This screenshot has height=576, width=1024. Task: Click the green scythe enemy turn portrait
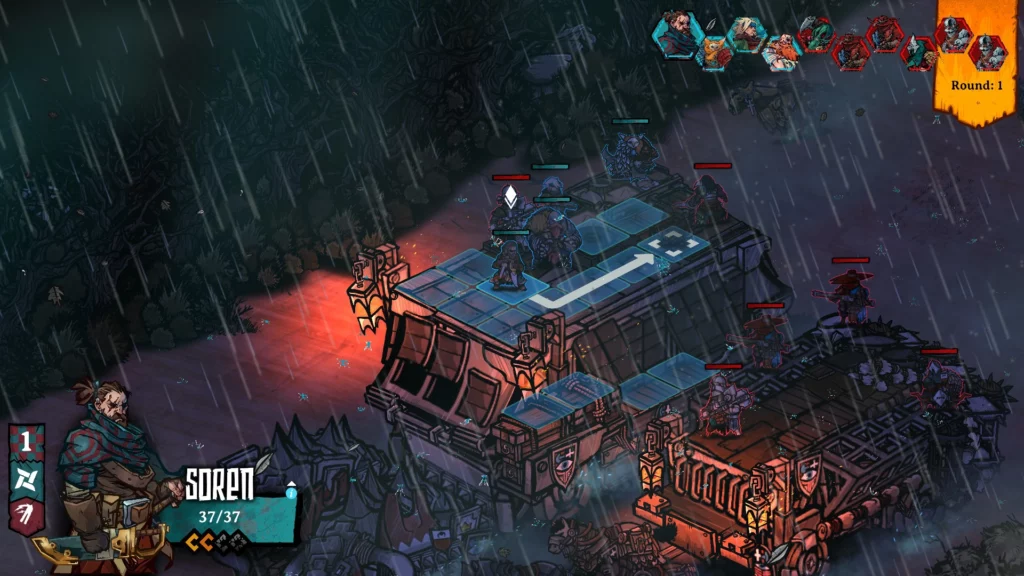pos(815,34)
